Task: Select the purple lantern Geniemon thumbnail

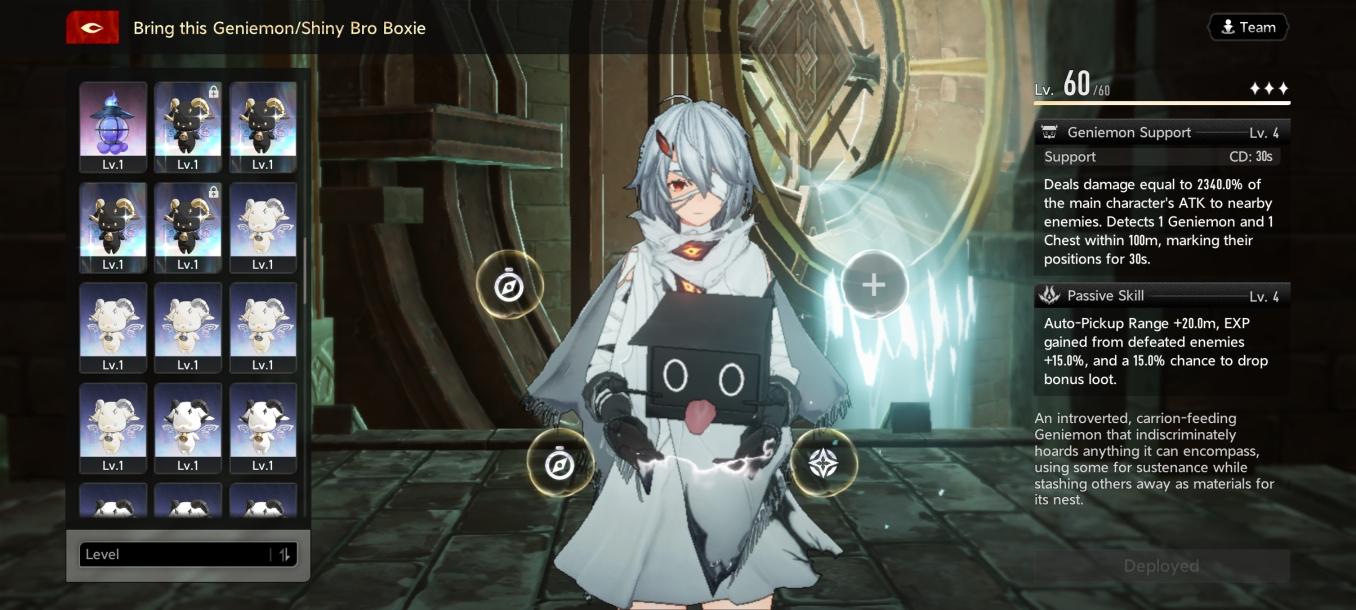Action: pos(113,126)
